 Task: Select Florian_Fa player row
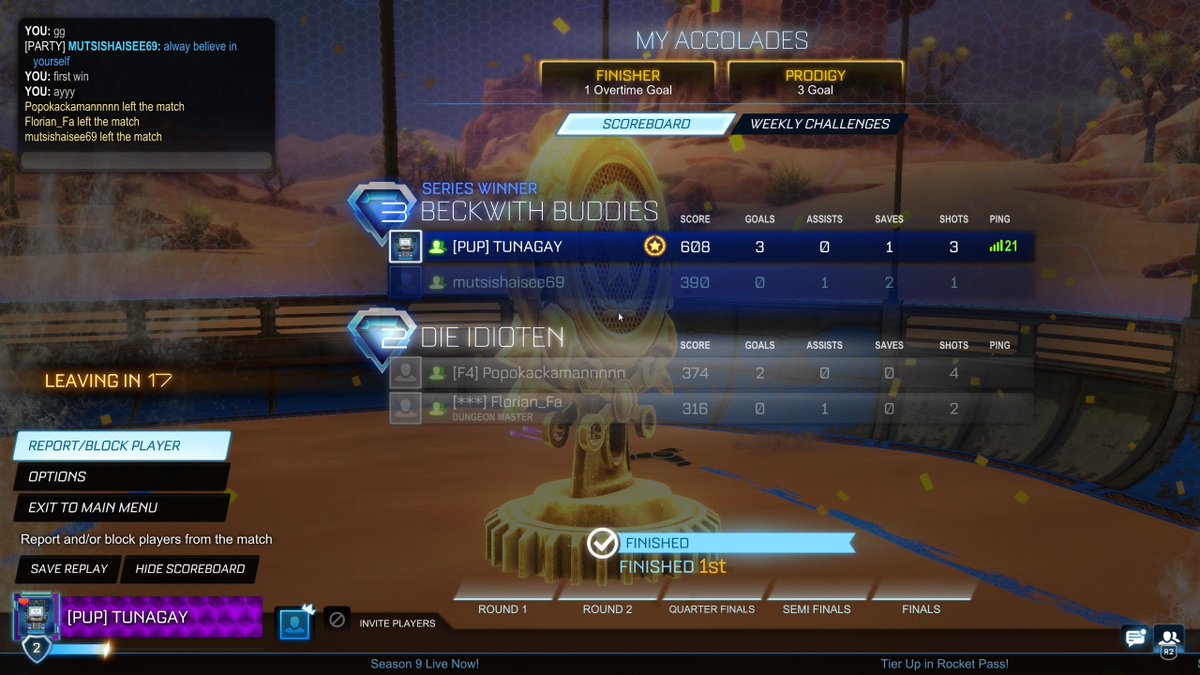coord(710,407)
